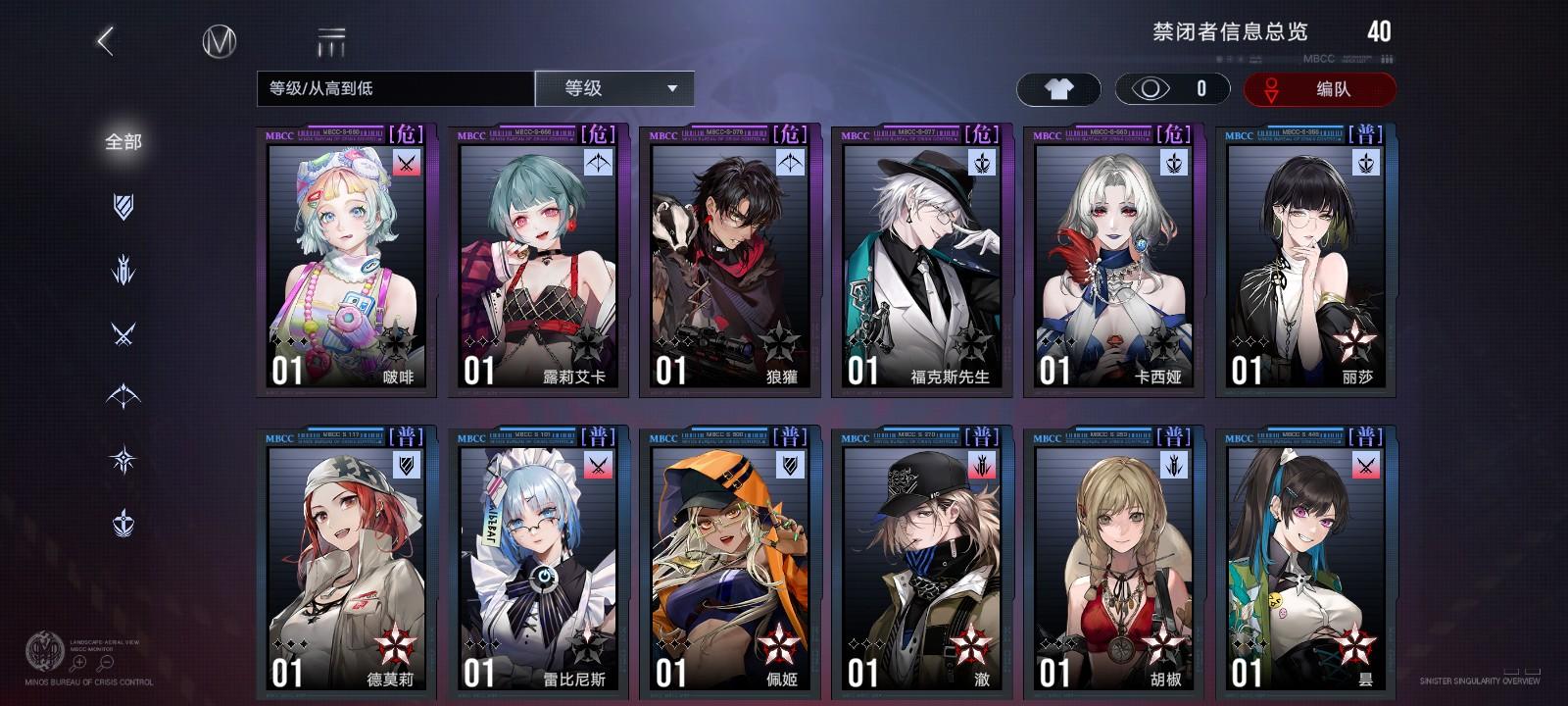This screenshot has height=706, width=1568.
Task: Toggle the table view icon beside the emblem
Action: (x=332, y=41)
